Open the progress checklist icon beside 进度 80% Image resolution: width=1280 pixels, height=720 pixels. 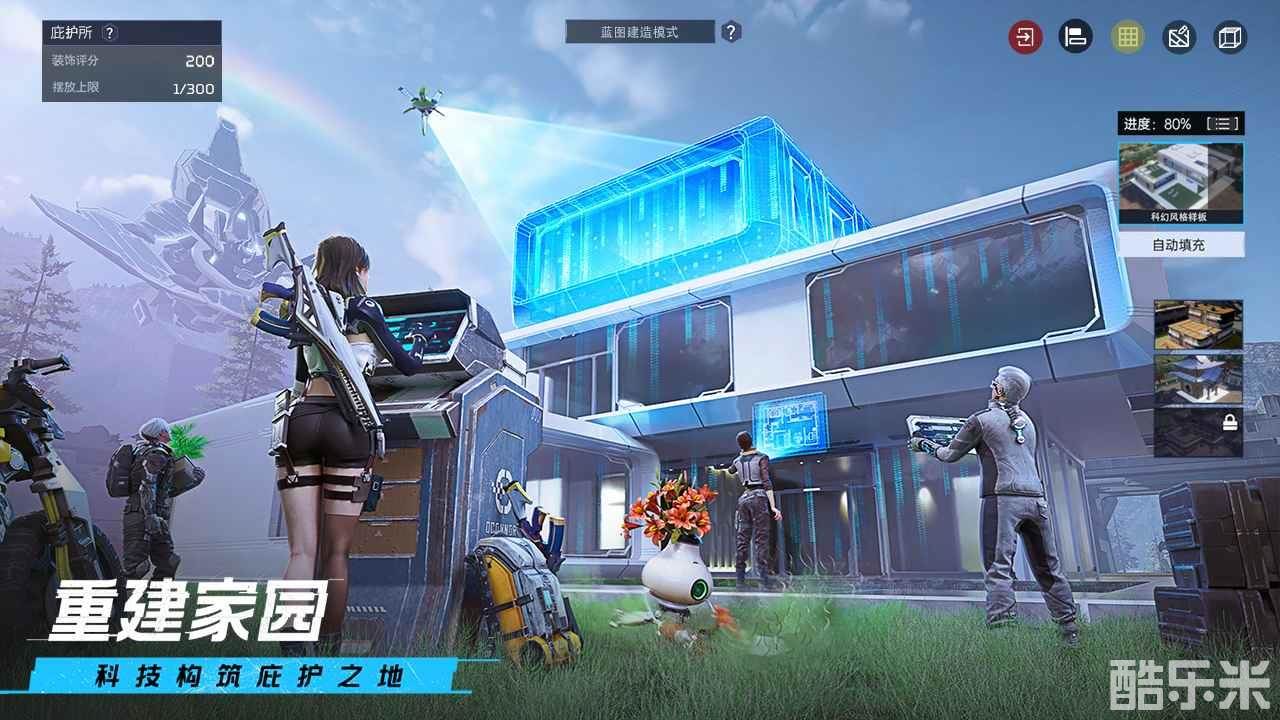tap(1222, 124)
